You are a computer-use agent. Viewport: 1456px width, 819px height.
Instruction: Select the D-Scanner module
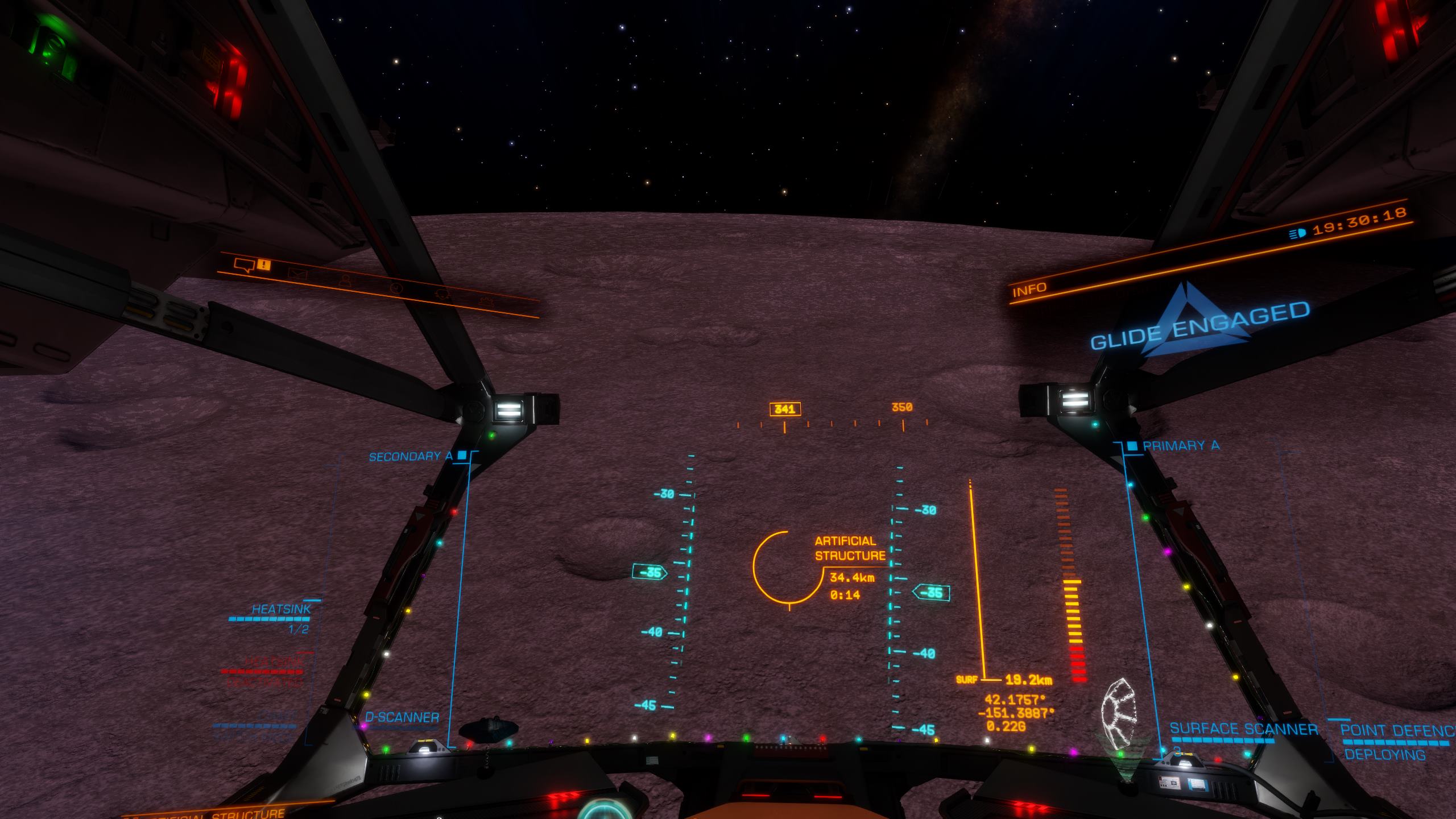click(x=402, y=717)
